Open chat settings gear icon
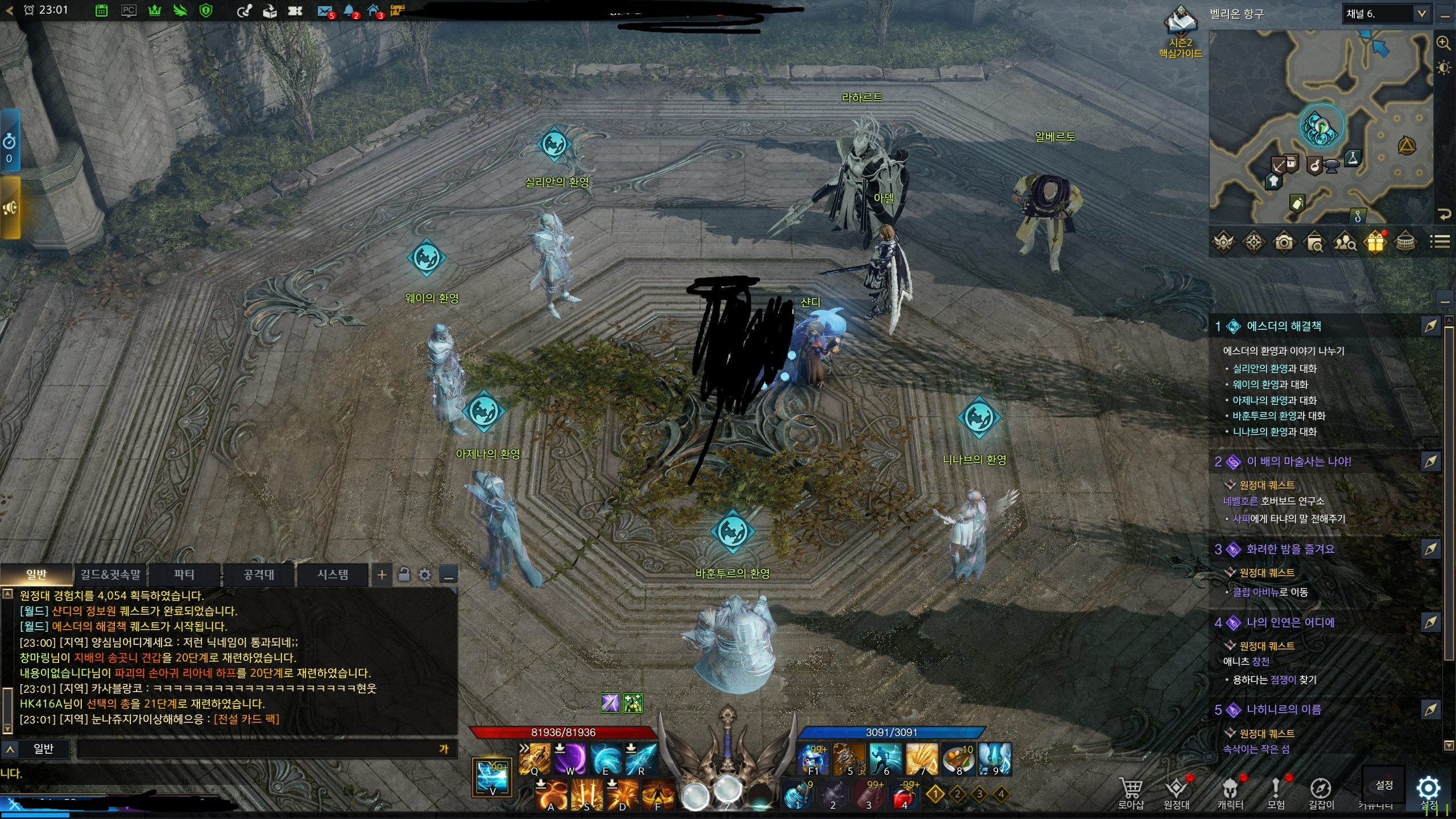 tap(425, 575)
